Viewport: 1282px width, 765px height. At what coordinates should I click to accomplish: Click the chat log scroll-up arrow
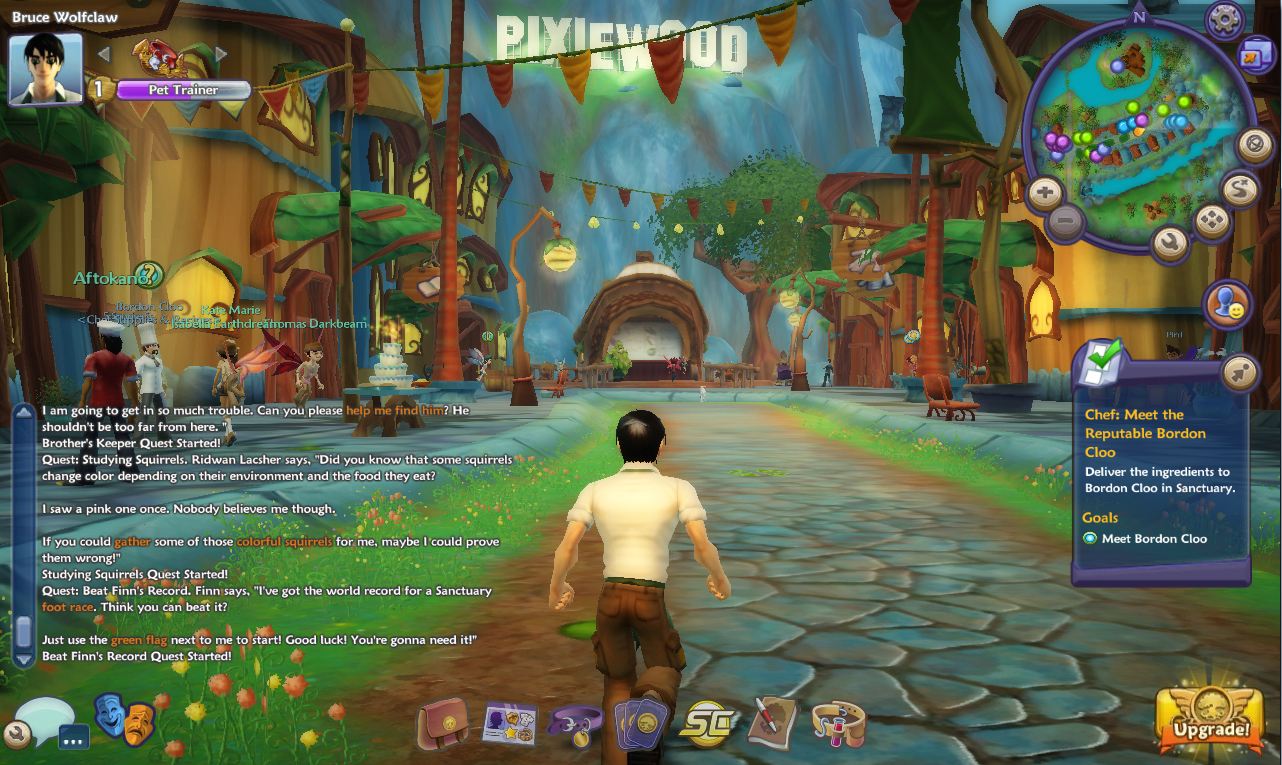24,412
